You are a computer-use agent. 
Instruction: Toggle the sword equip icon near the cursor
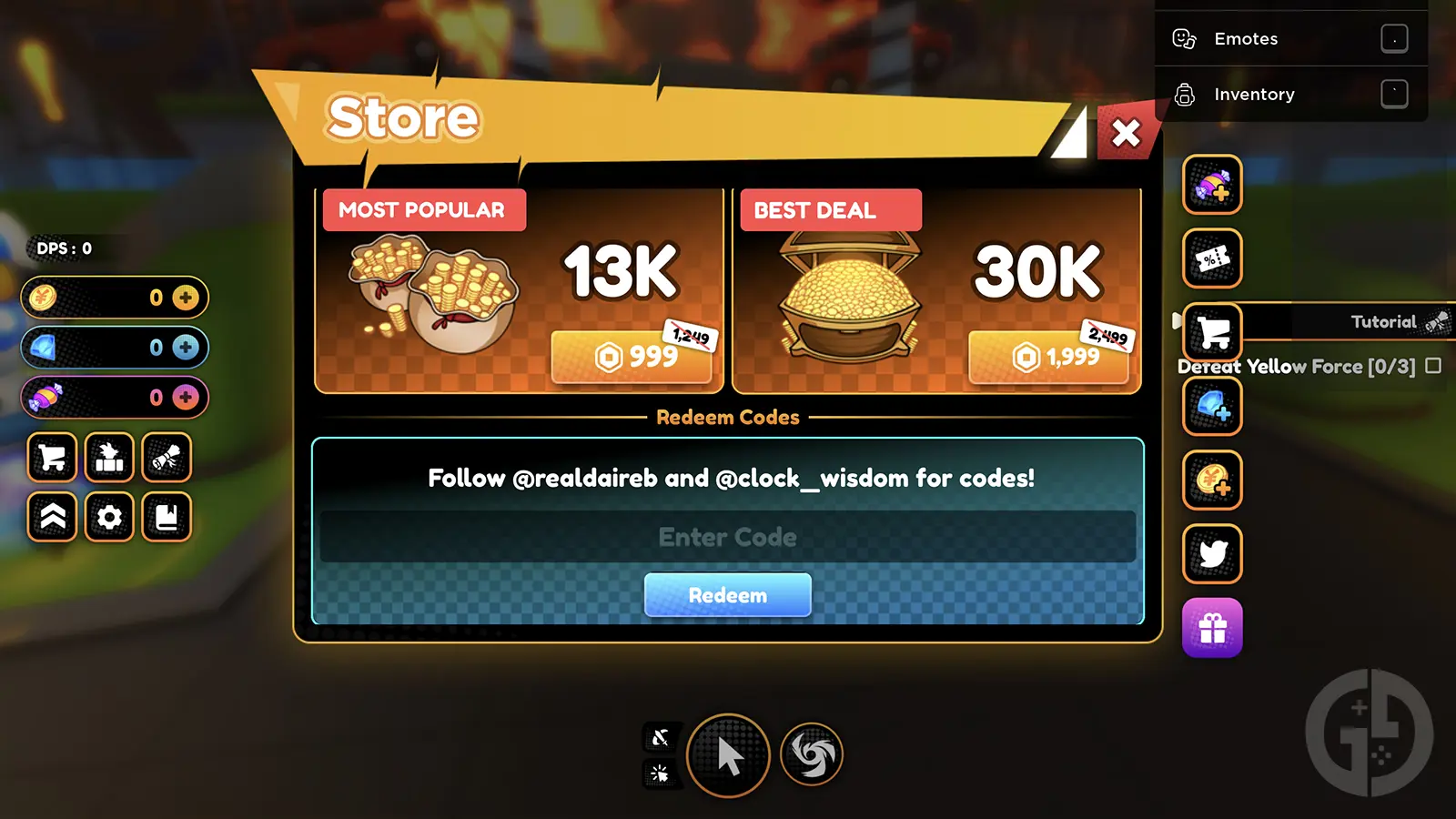(662, 739)
